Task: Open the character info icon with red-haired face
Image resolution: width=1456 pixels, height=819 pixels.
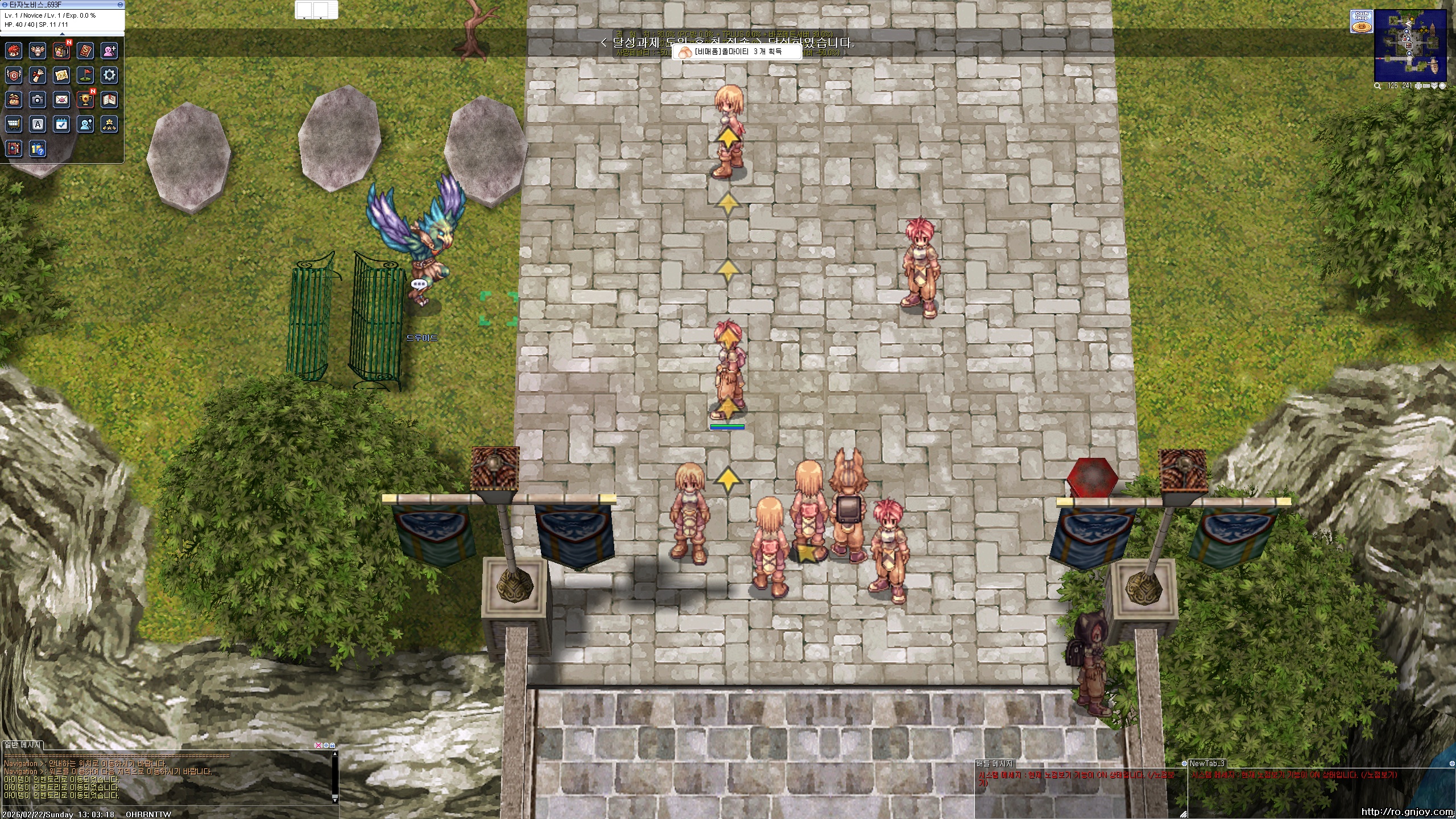Action: click(x=14, y=51)
